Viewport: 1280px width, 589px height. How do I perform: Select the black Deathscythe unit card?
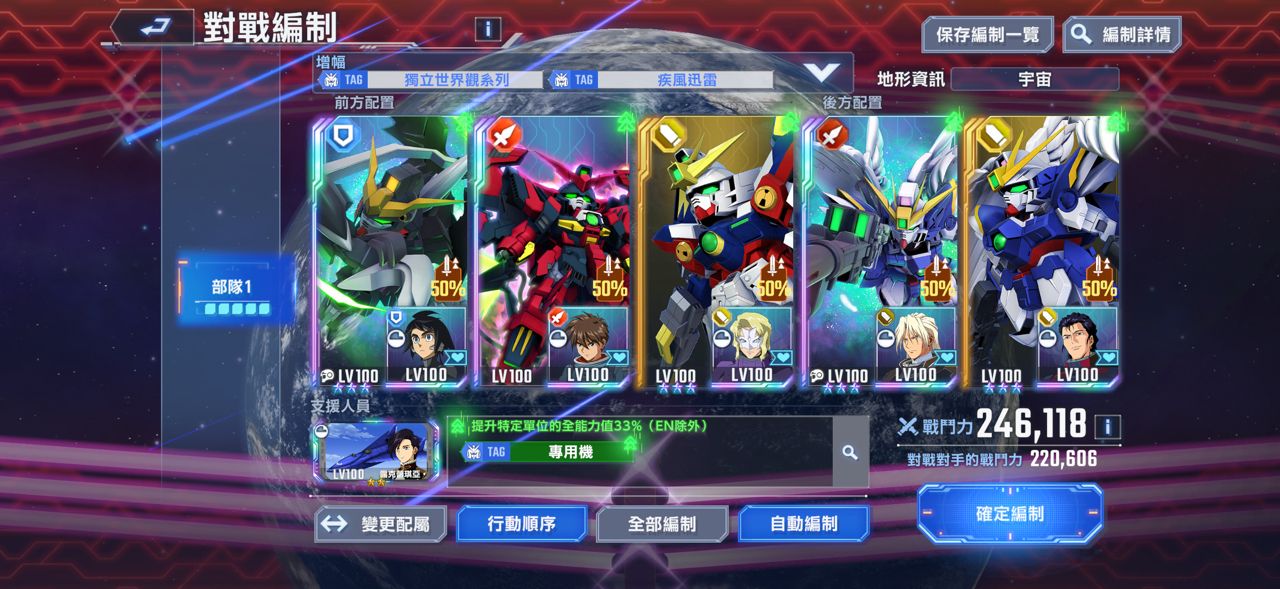[x=391, y=252]
